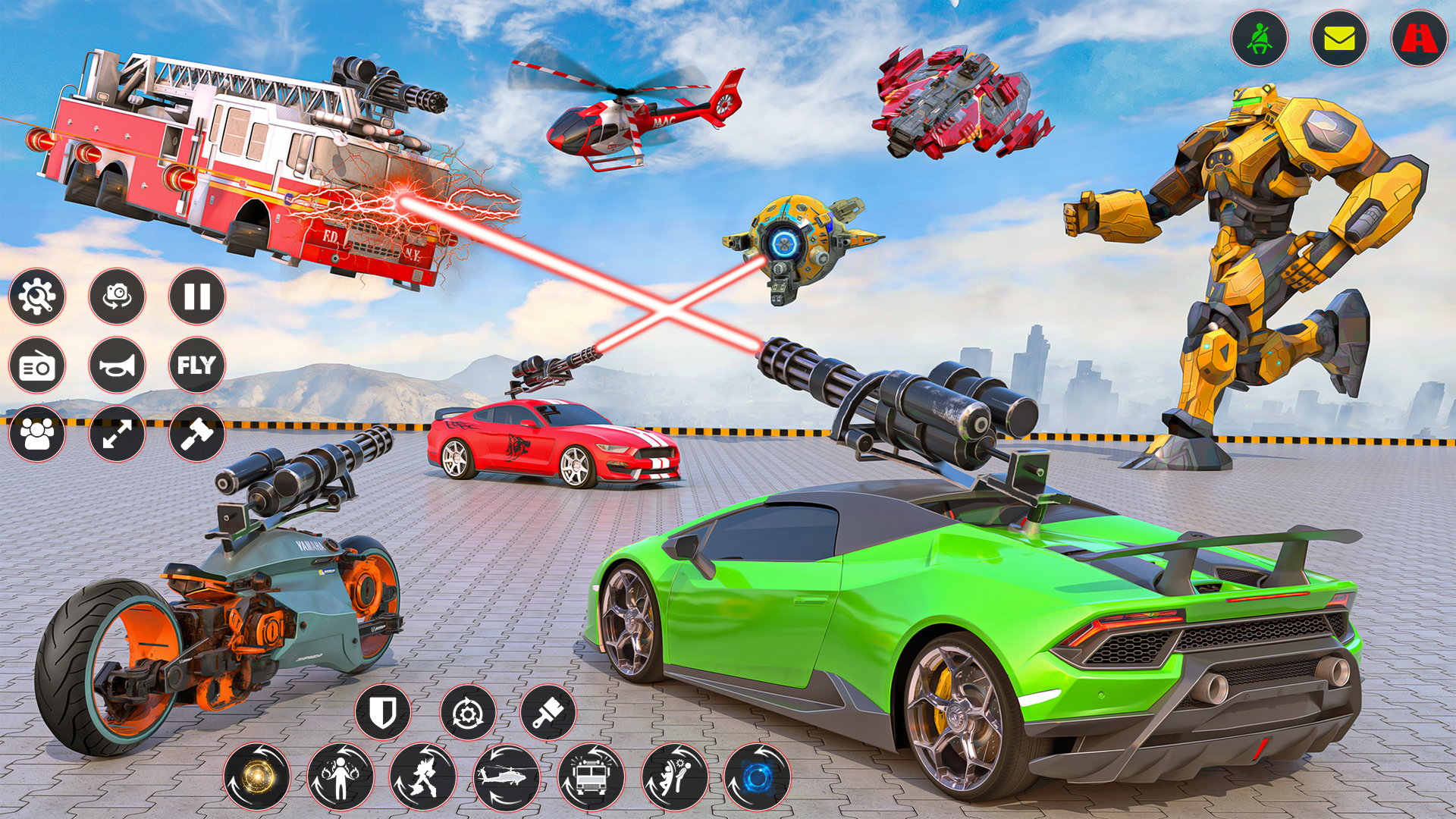This screenshot has width=1456, height=819.
Task: Activate the human mode transformation icon
Action: 341,777
